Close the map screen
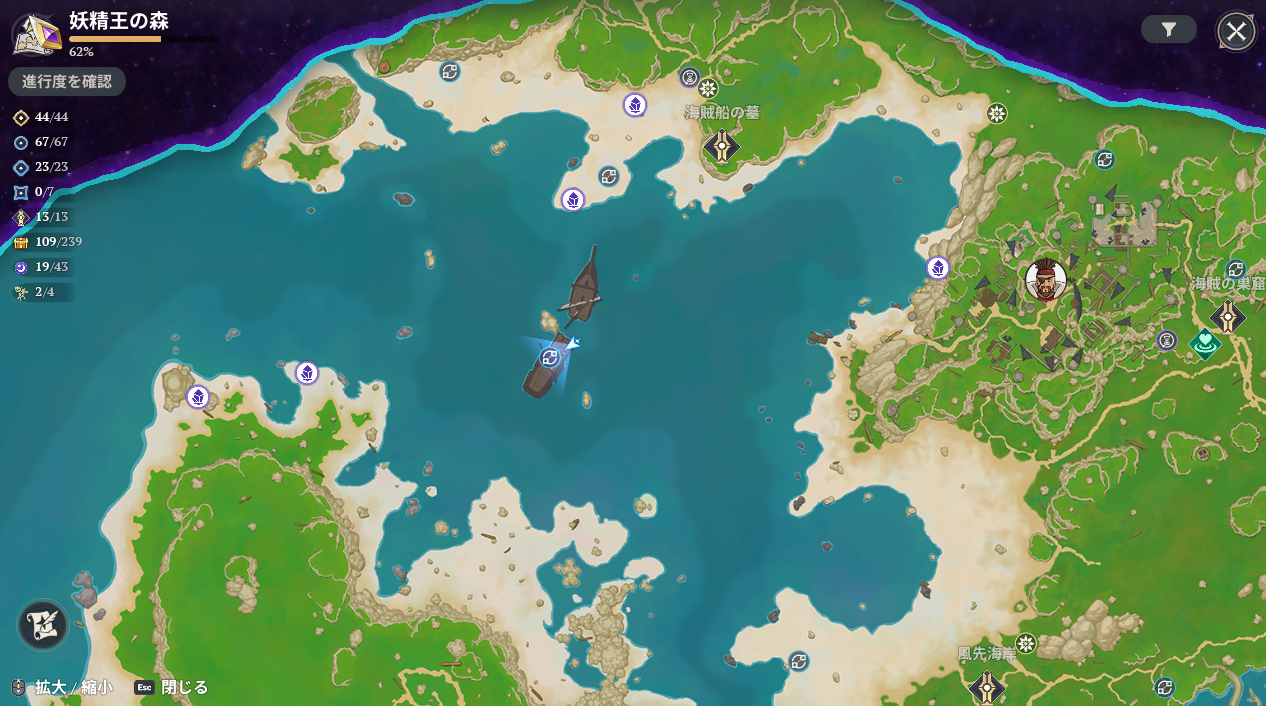This screenshot has width=1266, height=706. [x=1236, y=31]
